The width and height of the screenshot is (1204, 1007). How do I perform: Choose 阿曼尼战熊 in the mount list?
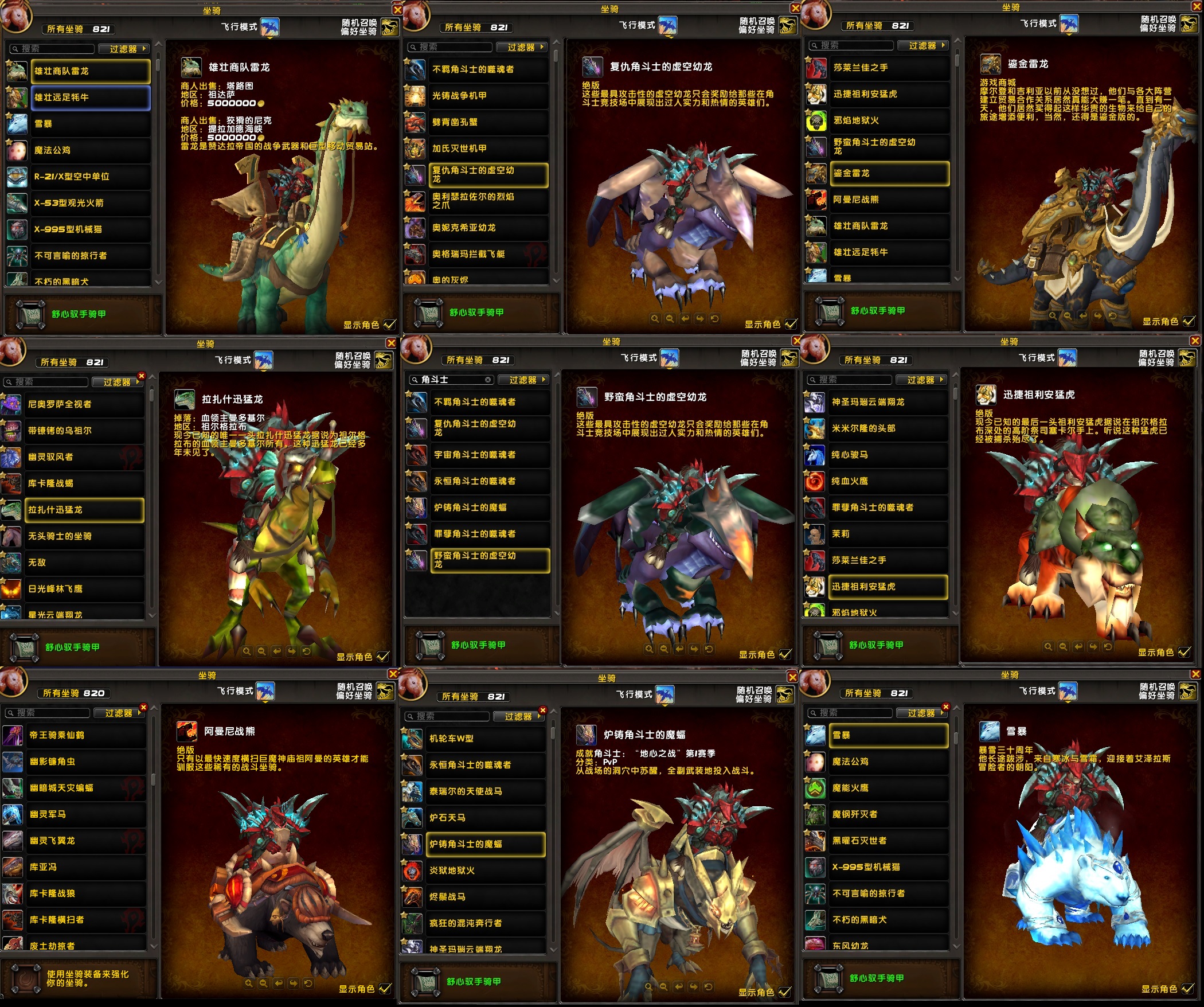[889, 200]
